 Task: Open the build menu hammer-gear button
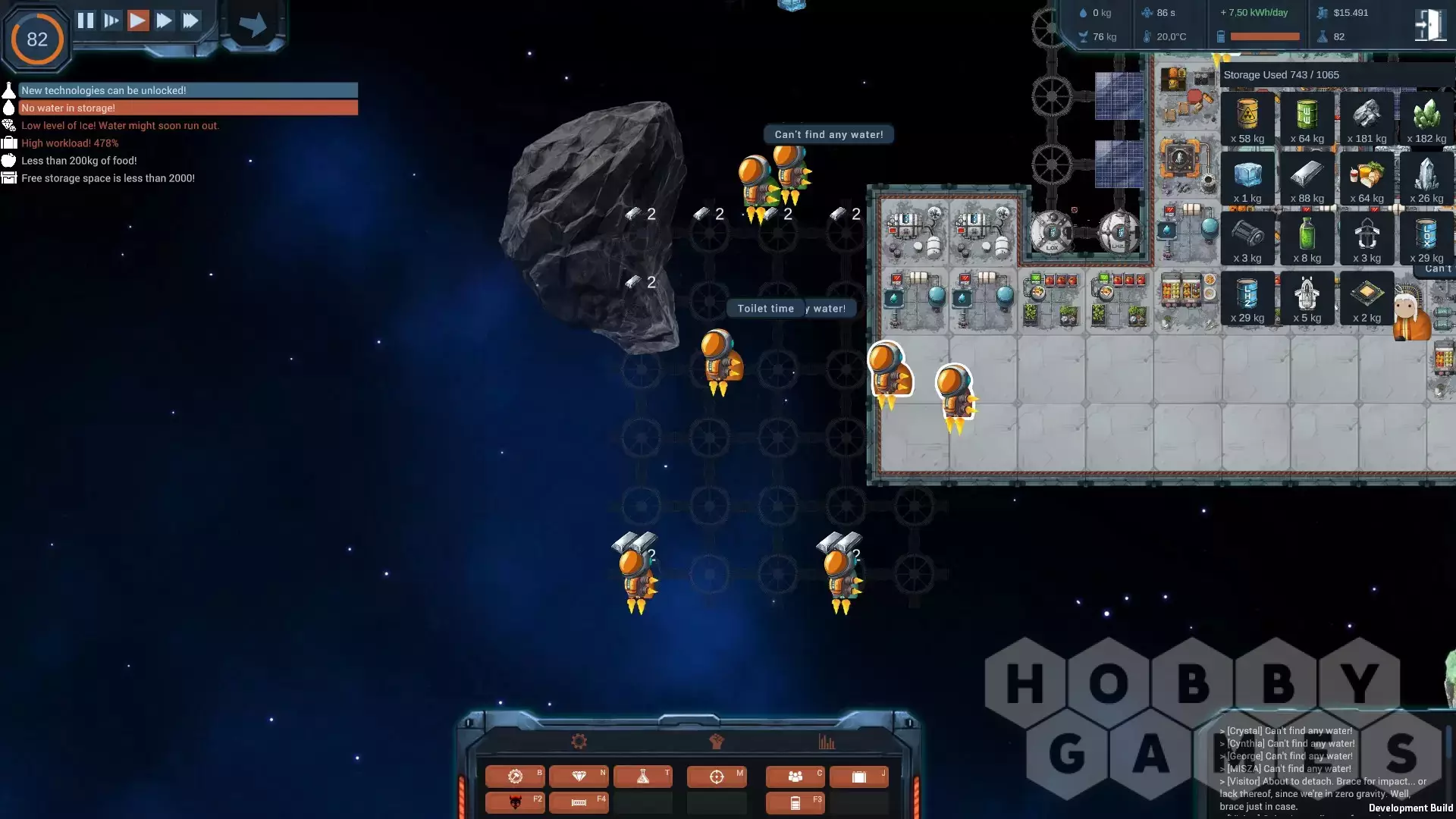[515, 777]
